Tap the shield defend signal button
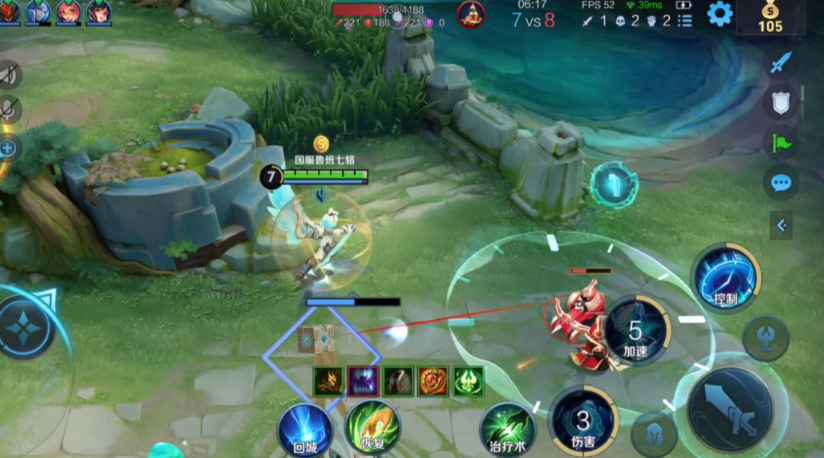This screenshot has width=824, height=458. (781, 102)
